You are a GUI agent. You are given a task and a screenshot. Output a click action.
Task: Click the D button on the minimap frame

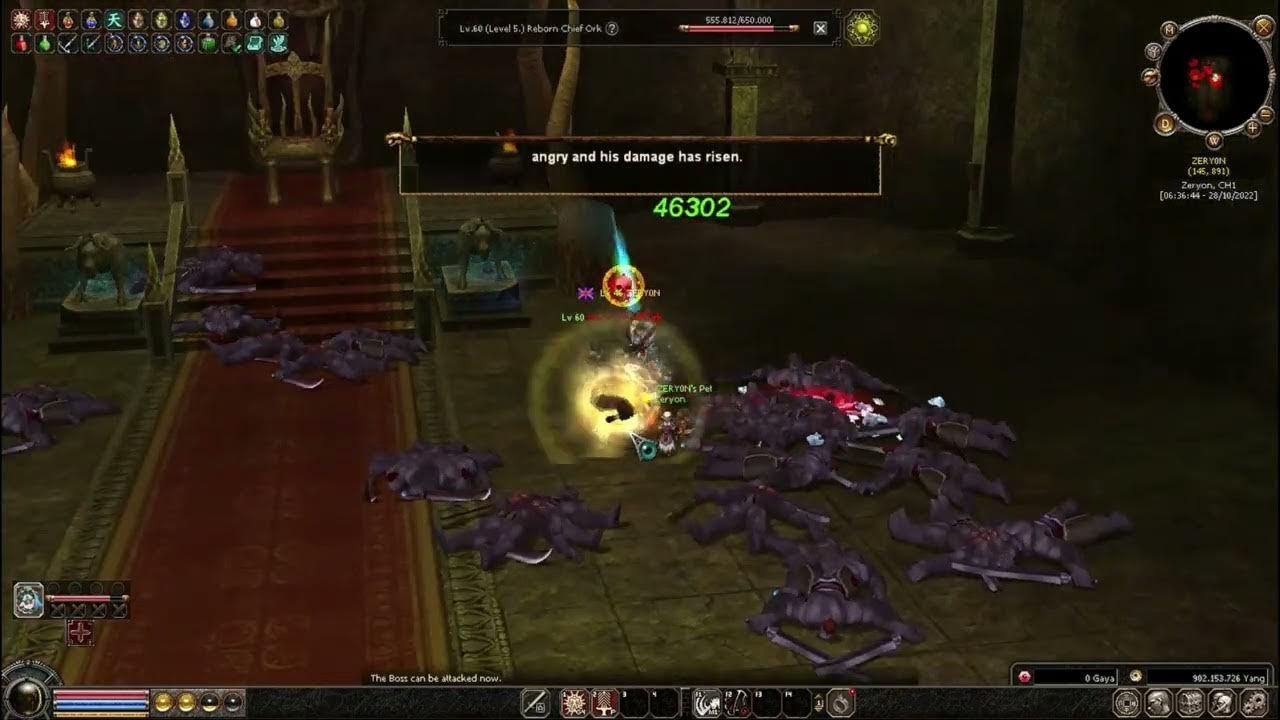point(1165,124)
